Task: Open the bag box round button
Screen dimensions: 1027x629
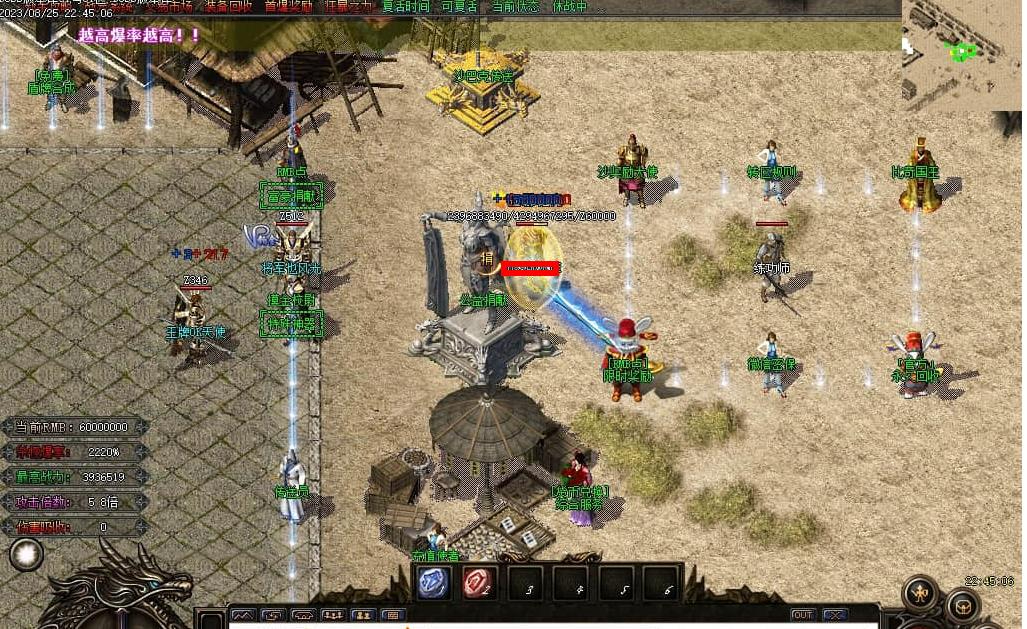Action: pyautogui.click(x=962, y=605)
